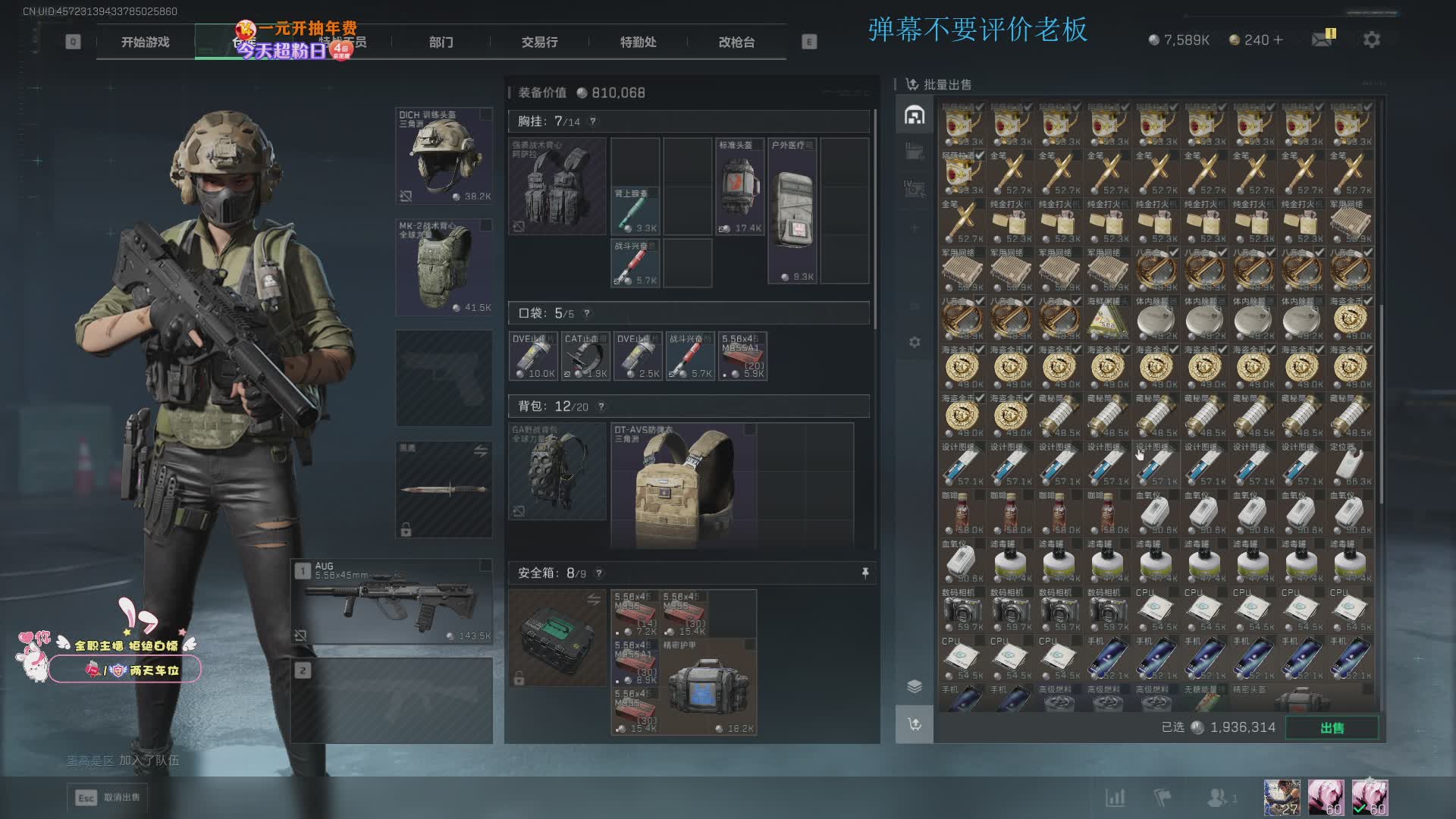Image resolution: width=1456 pixels, height=819 pixels.
Task: Toggle the safe box pin icon
Action: pos(865,573)
